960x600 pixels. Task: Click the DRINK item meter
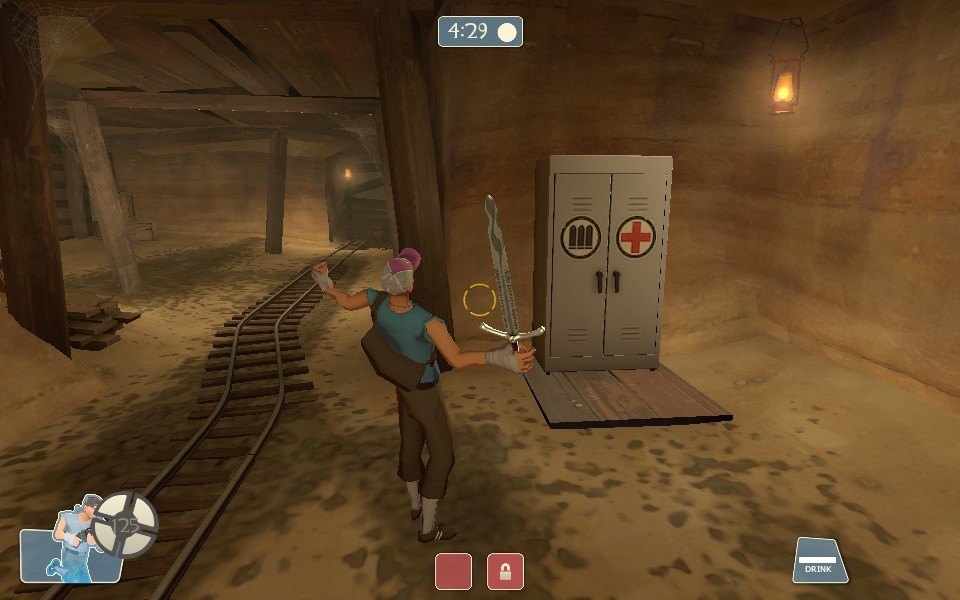pos(820,560)
